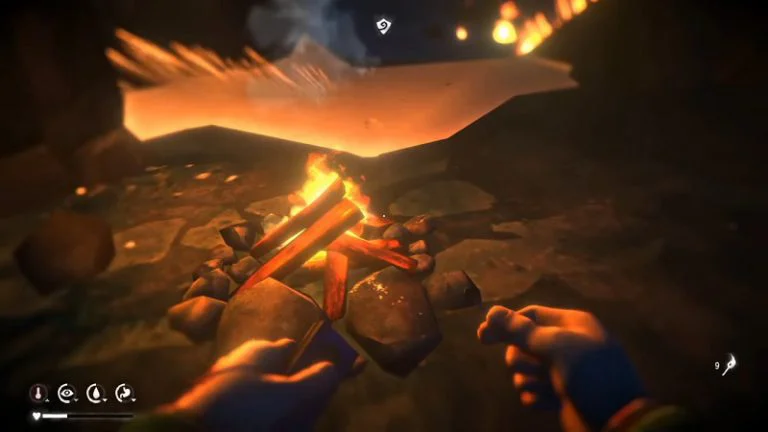This screenshot has height=432, width=768.
Task: Select the match item icon
Action: click(730, 365)
